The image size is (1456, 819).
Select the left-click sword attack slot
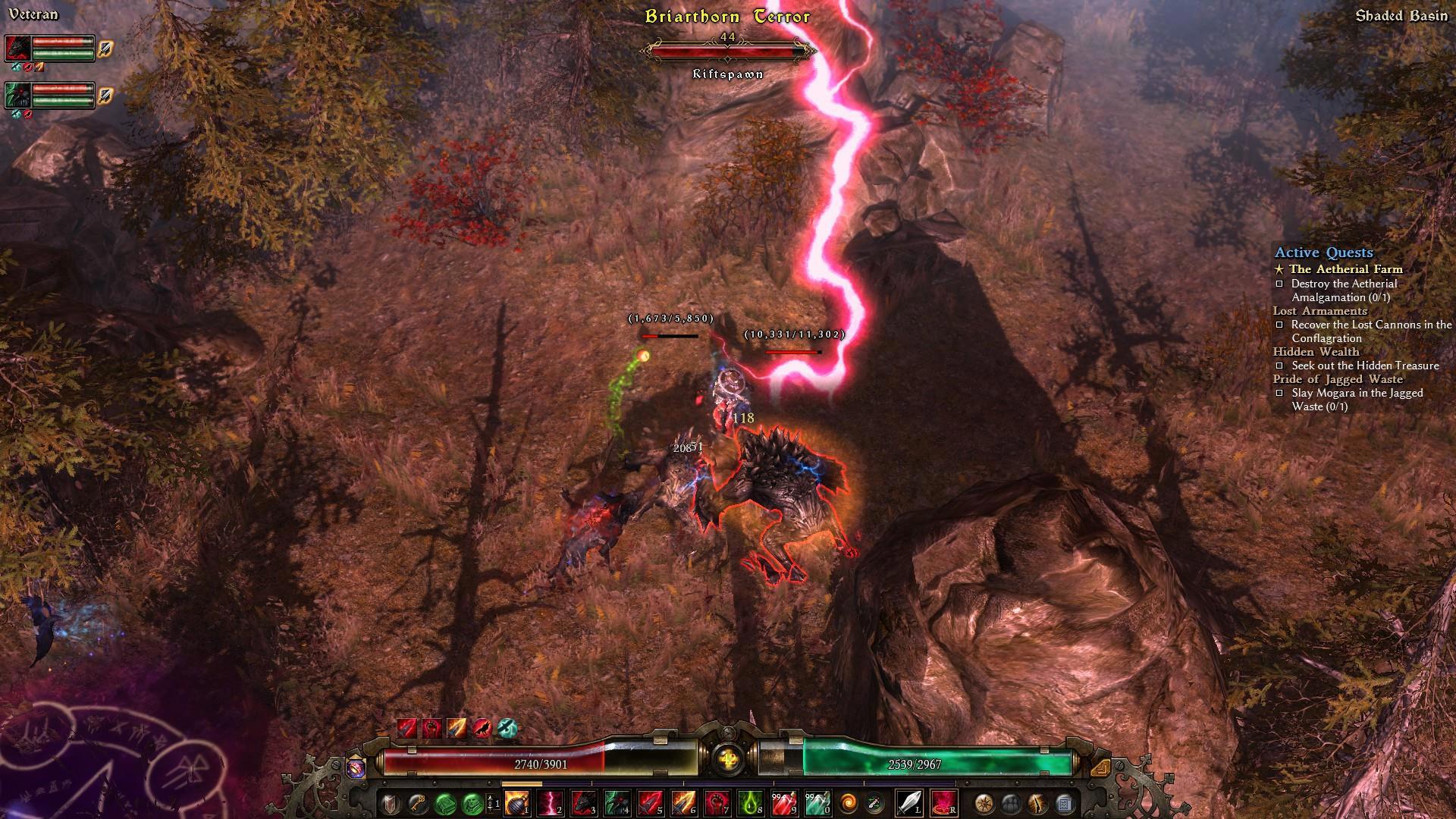point(908,802)
